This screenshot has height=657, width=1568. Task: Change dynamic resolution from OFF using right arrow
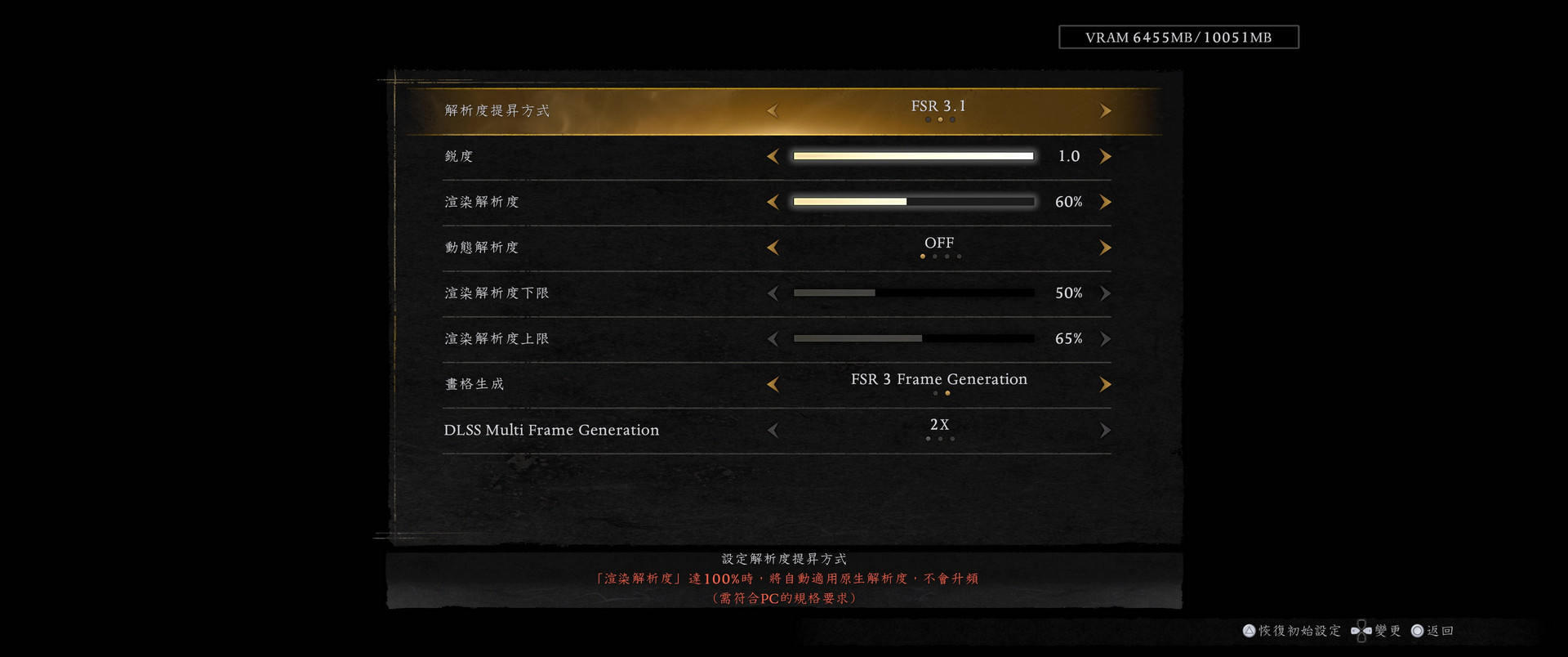coord(1105,248)
